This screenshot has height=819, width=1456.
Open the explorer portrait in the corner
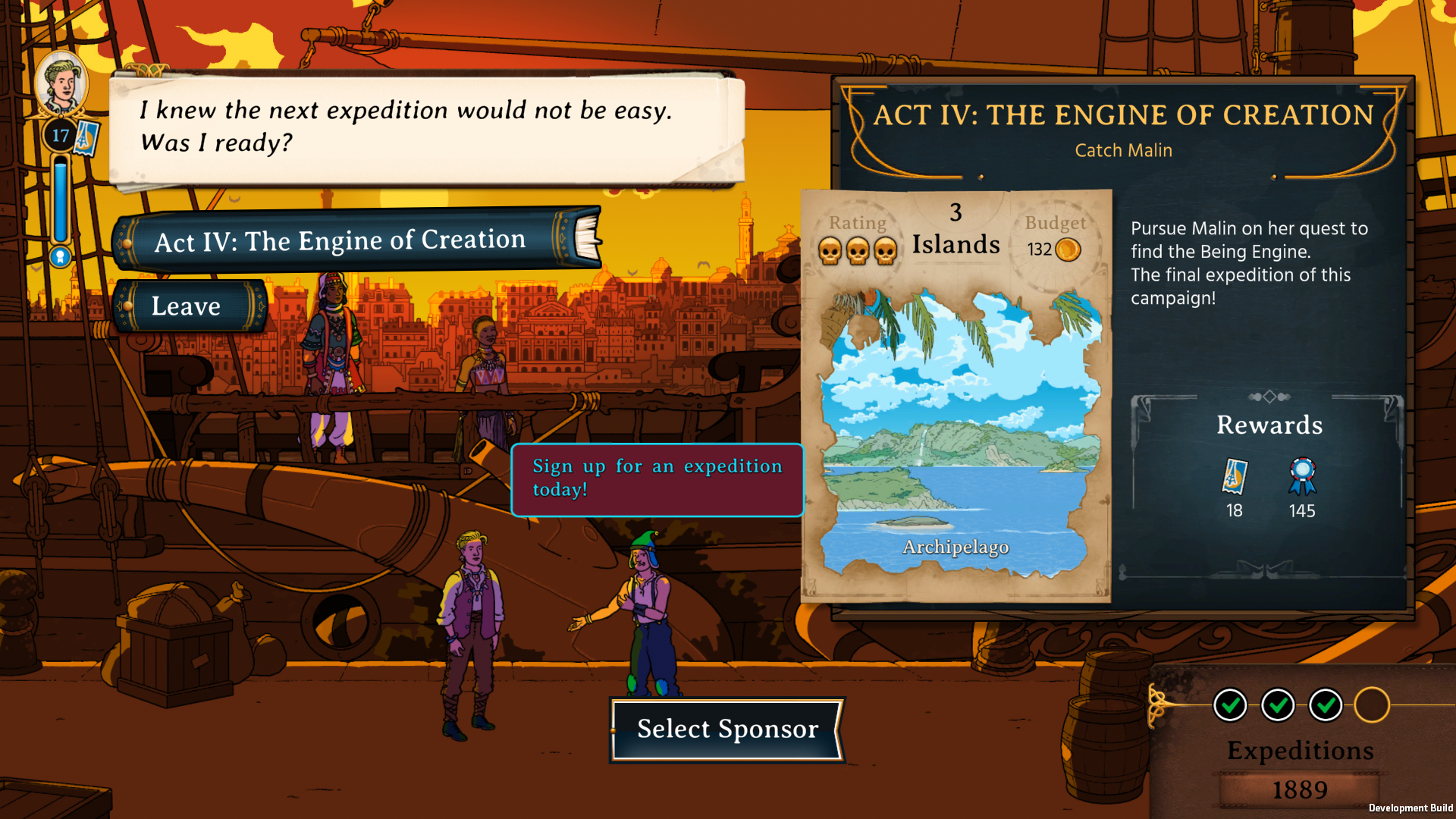point(61,83)
